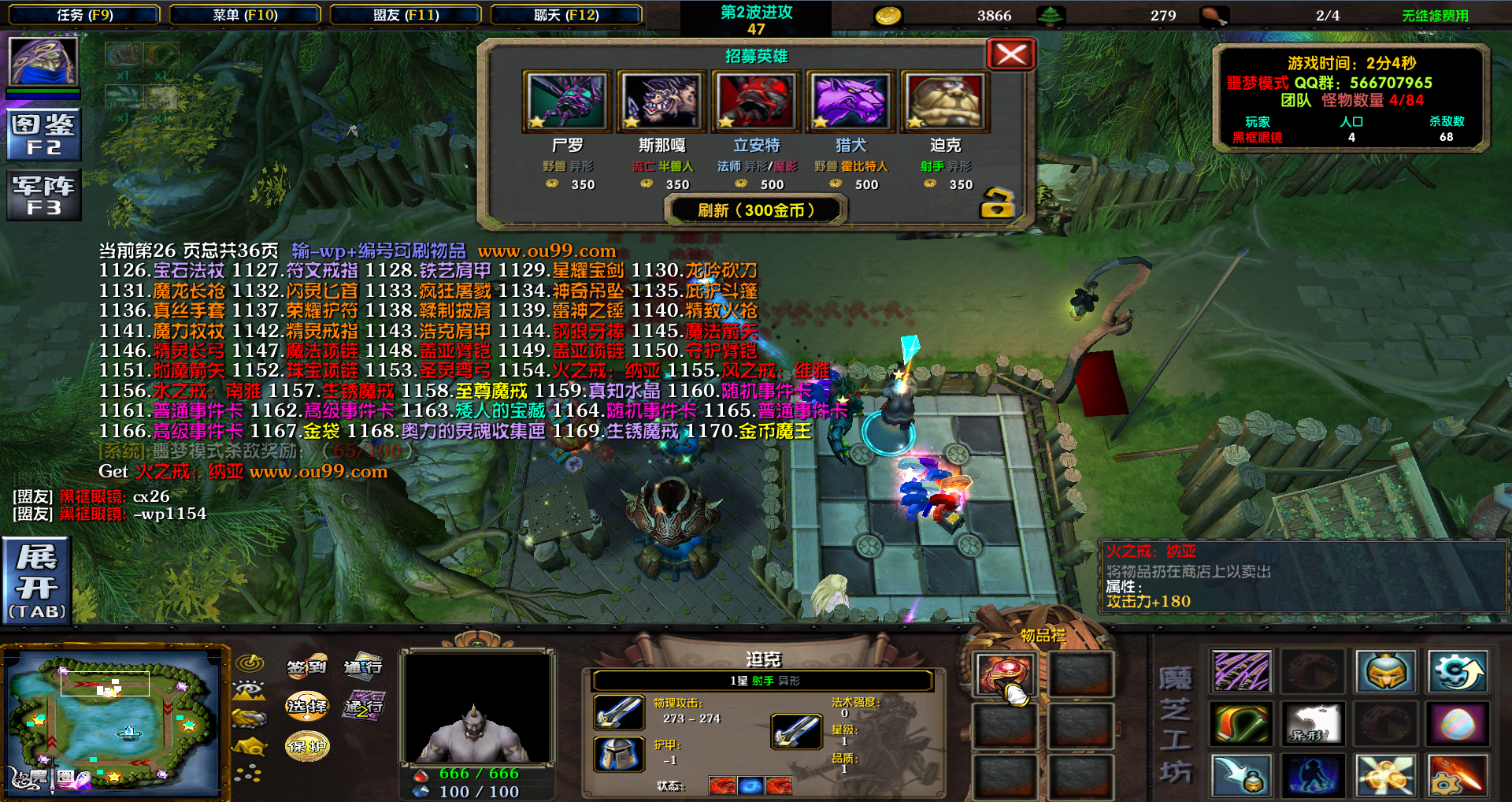Screen dimensions: 1512x802
Task: Expand the 展开 (TAB) panel
Action: click(x=36, y=581)
